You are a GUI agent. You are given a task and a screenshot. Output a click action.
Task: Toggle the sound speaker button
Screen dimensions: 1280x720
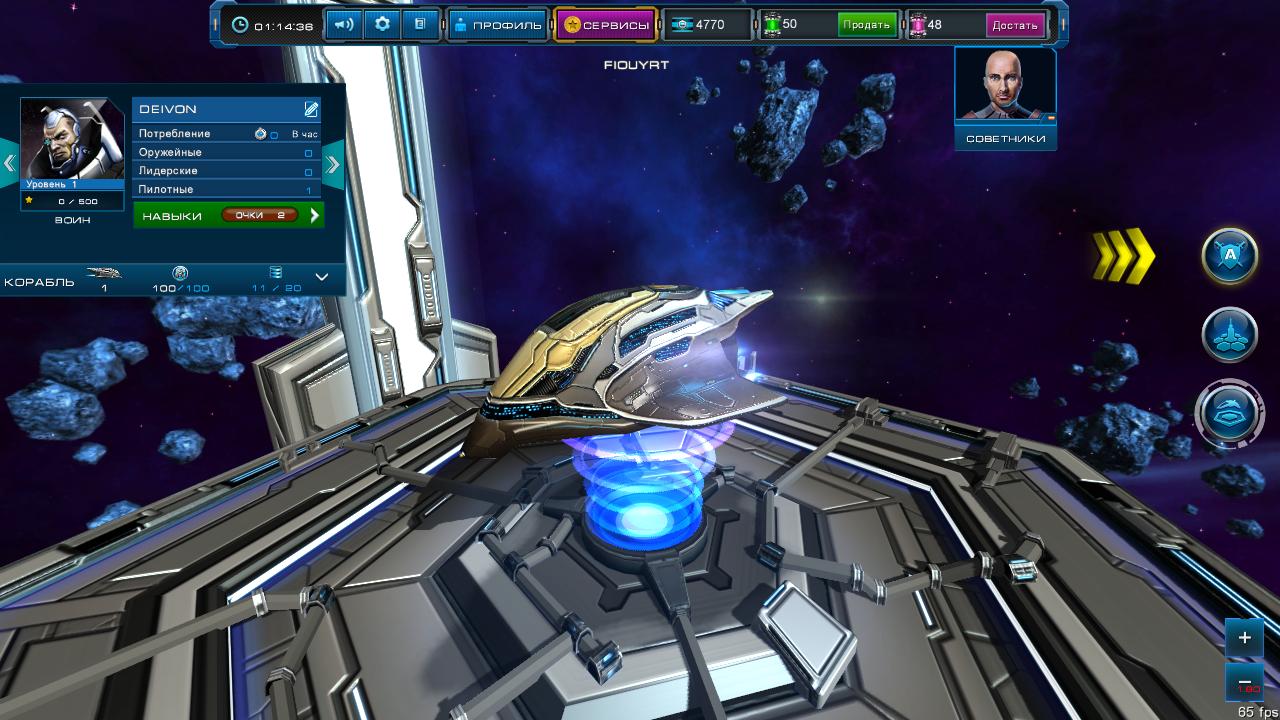(343, 25)
